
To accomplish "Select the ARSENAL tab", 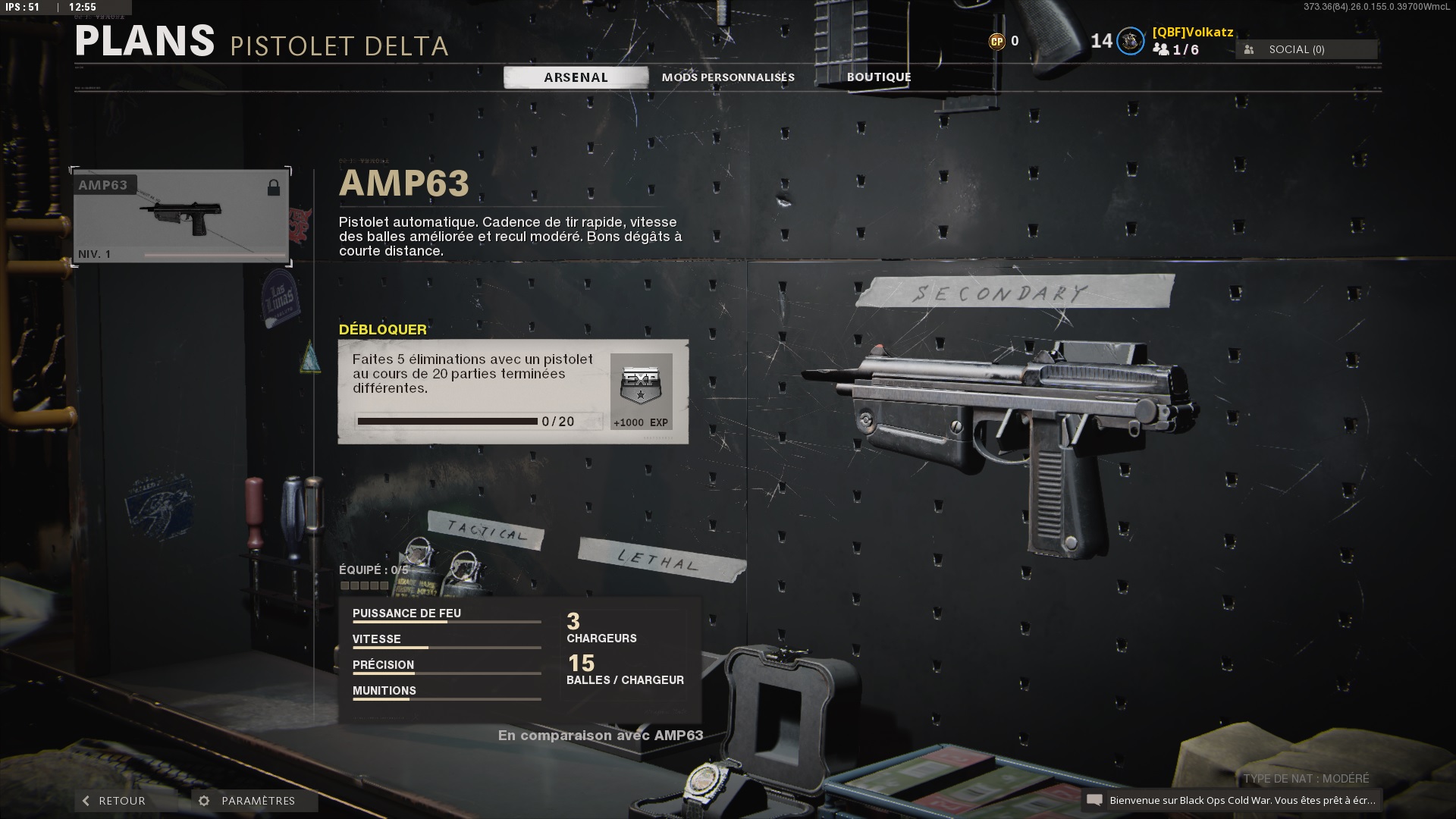I will pyautogui.click(x=575, y=77).
